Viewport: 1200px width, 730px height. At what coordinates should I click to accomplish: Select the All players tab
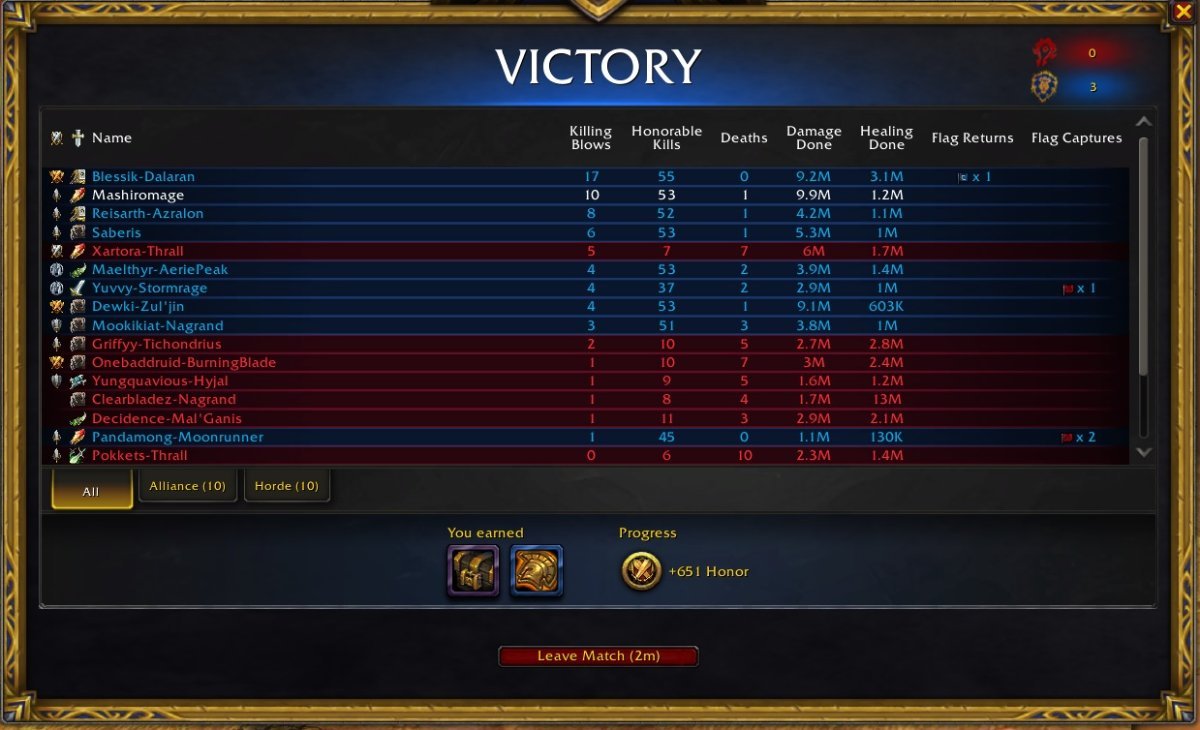(x=91, y=491)
